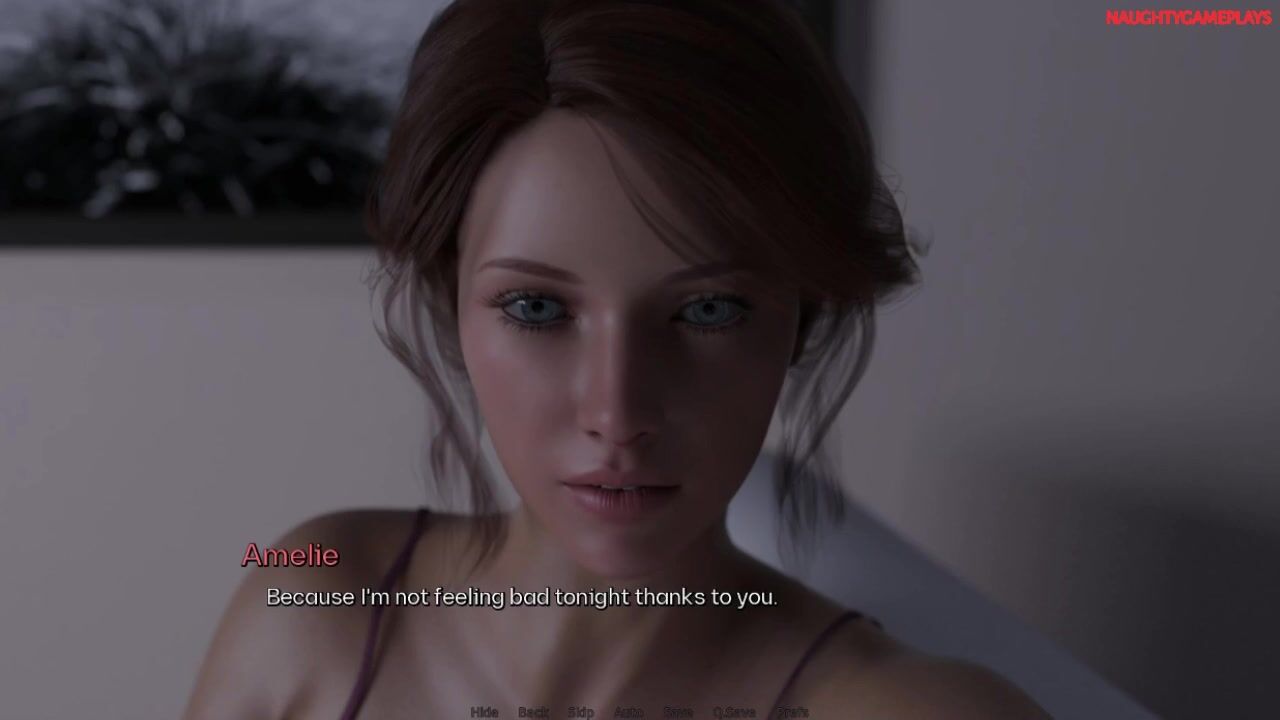Screen dimensions: 1280x720
Task: Hide the dialogue interface
Action: click(484, 712)
